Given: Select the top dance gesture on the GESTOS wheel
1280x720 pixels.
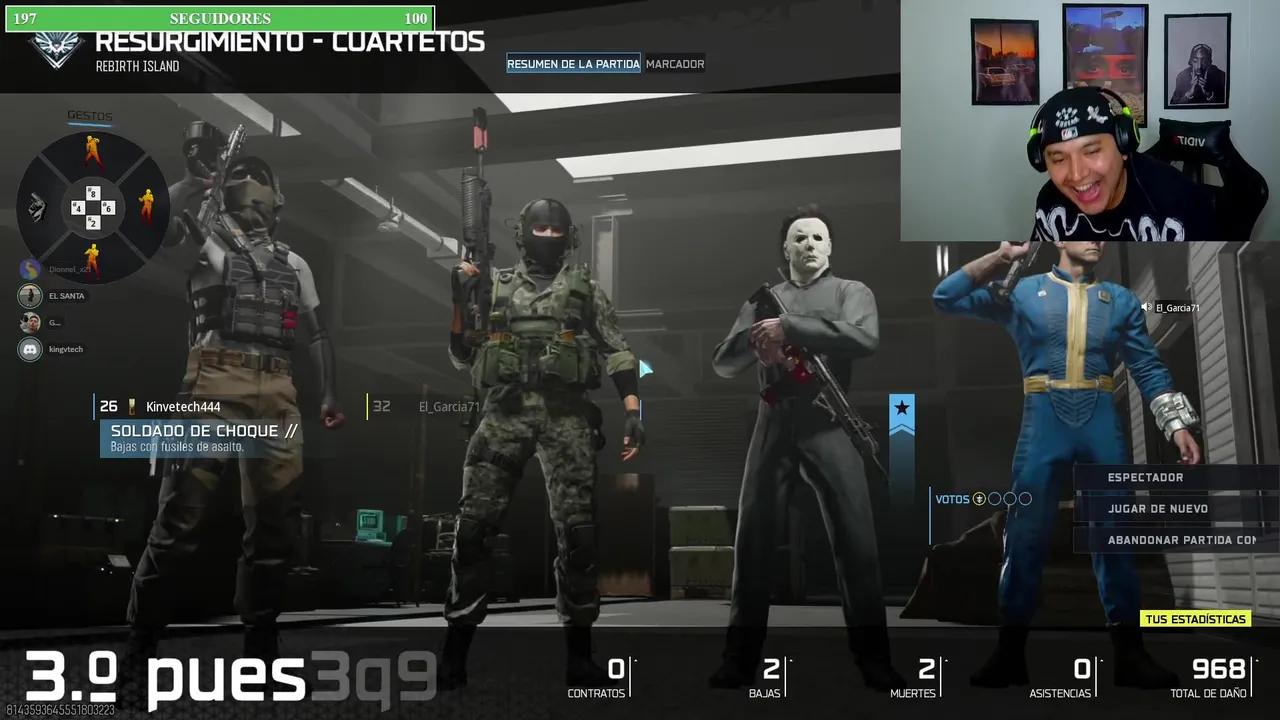Looking at the screenshot, I should [92, 148].
